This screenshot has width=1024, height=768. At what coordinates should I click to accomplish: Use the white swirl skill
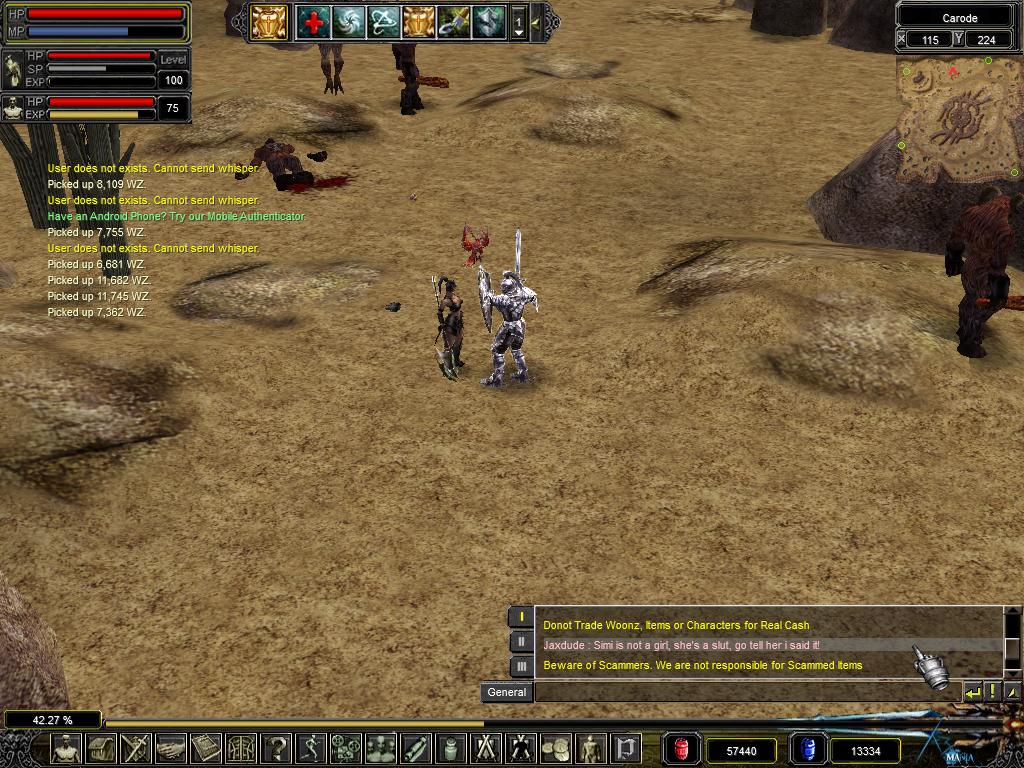click(348, 22)
